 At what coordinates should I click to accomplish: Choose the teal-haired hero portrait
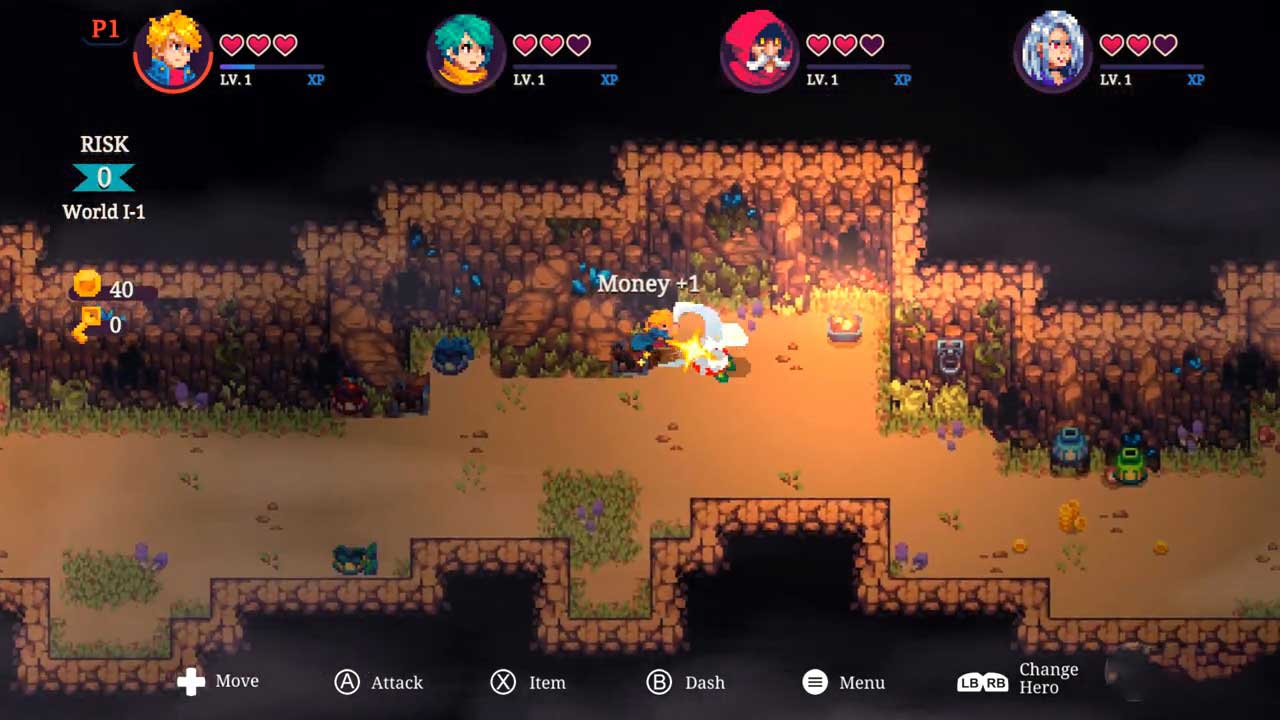click(x=466, y=53)
